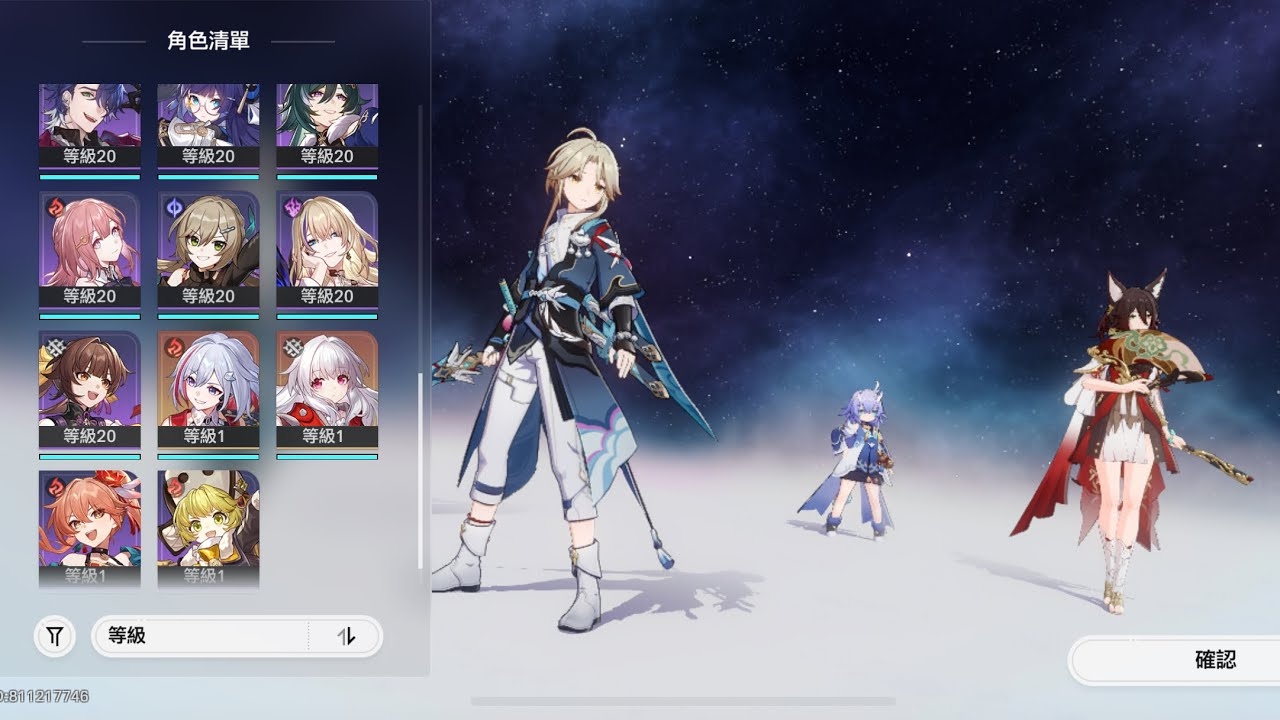Click the character list scrollbar
This screenshot has width=1280, height=720.
[420, 470]
